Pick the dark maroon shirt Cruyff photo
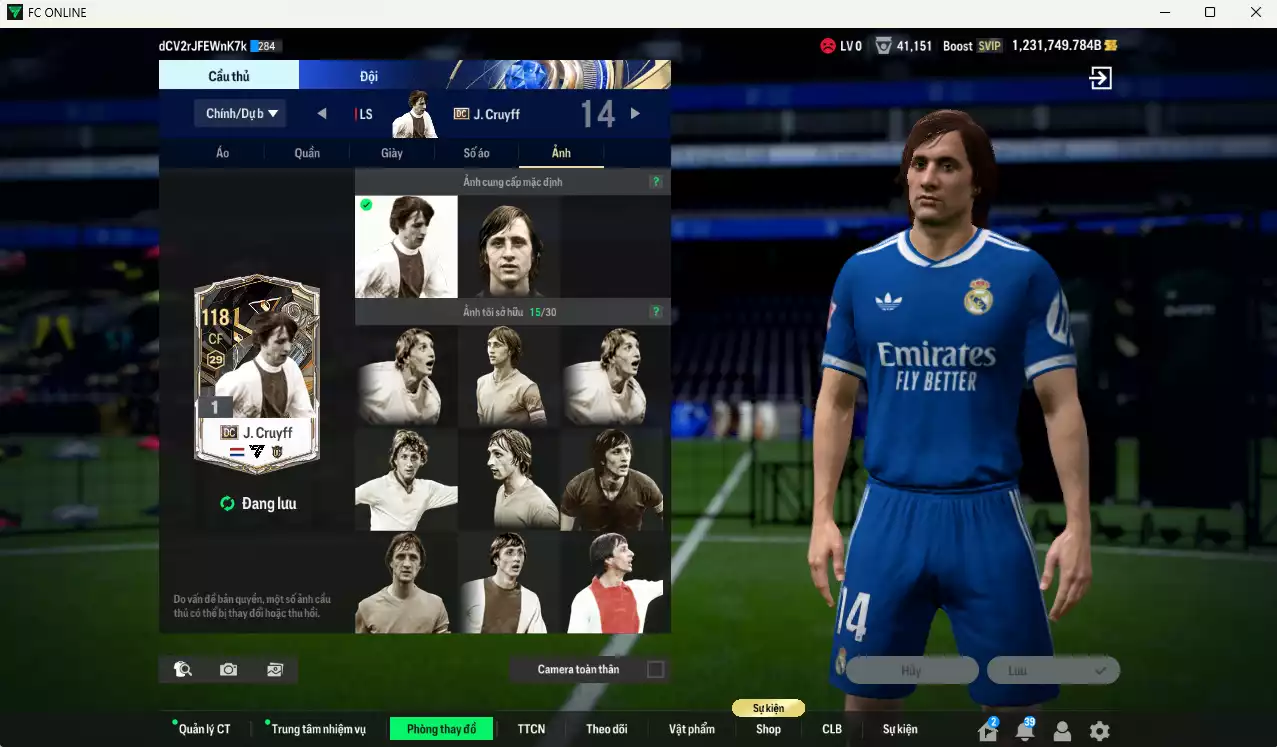The image size is (1277, 747). click(612, 480)
